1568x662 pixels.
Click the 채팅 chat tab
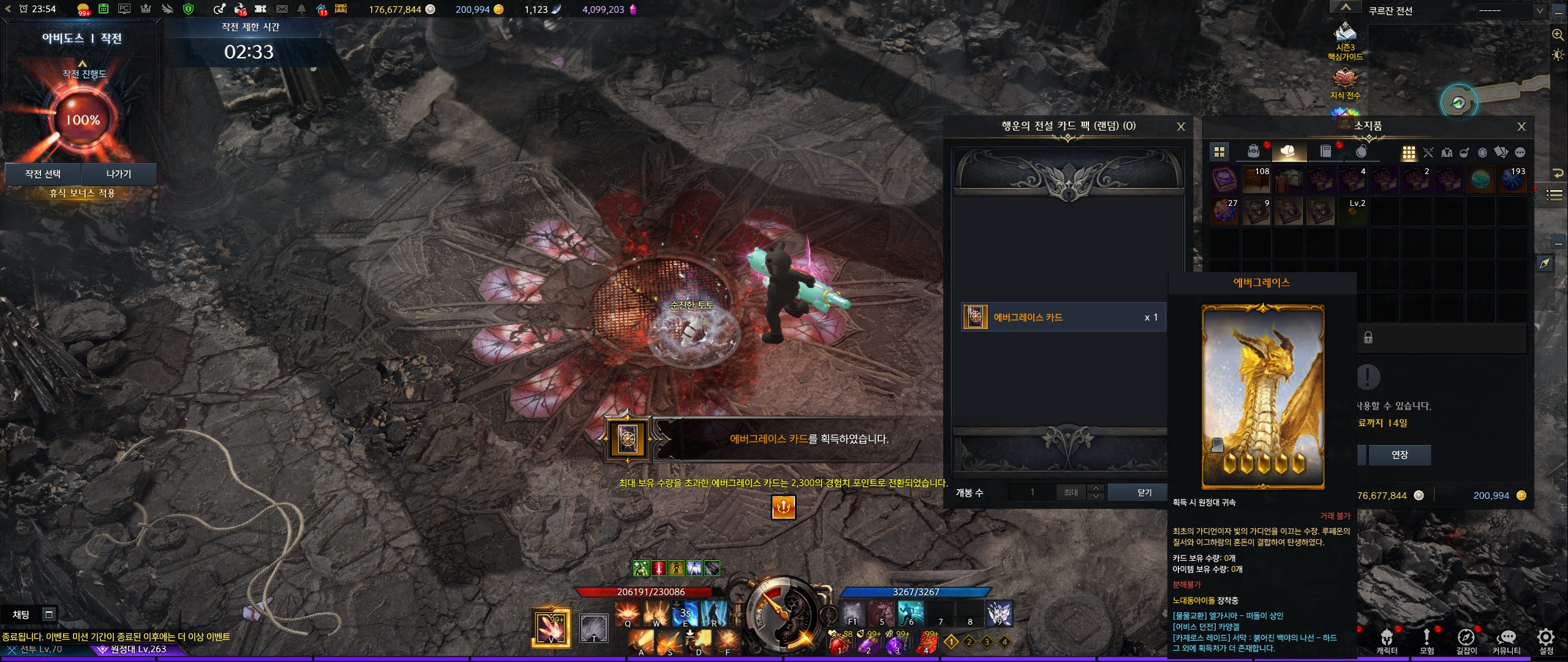(x=21, y=614)
